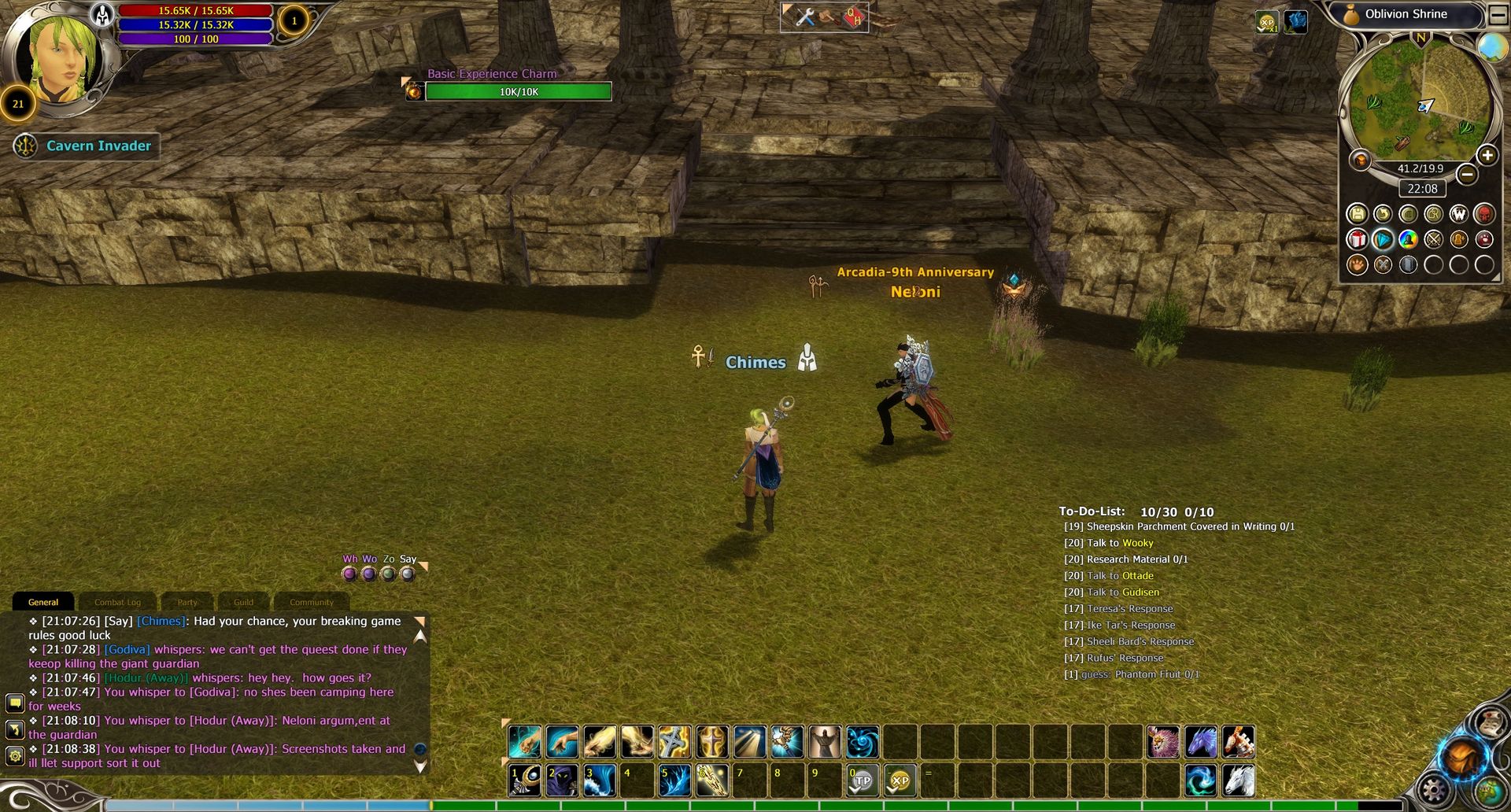Zoom out the minimap with minus button
The height and width of the screenshot is (812, 1511).
[x=1466, y=174]
